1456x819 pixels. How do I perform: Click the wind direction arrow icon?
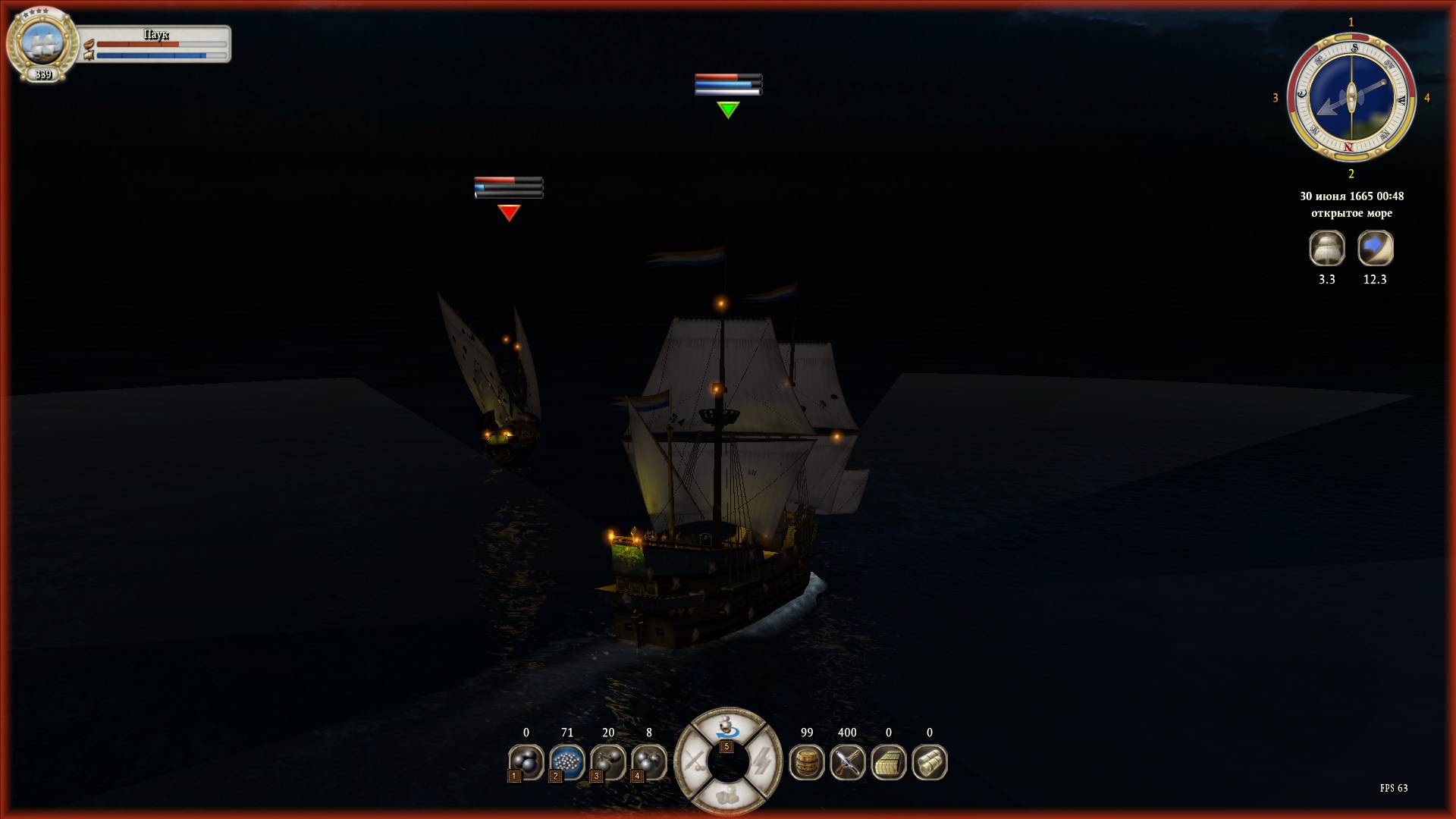tap(1375, 248)
